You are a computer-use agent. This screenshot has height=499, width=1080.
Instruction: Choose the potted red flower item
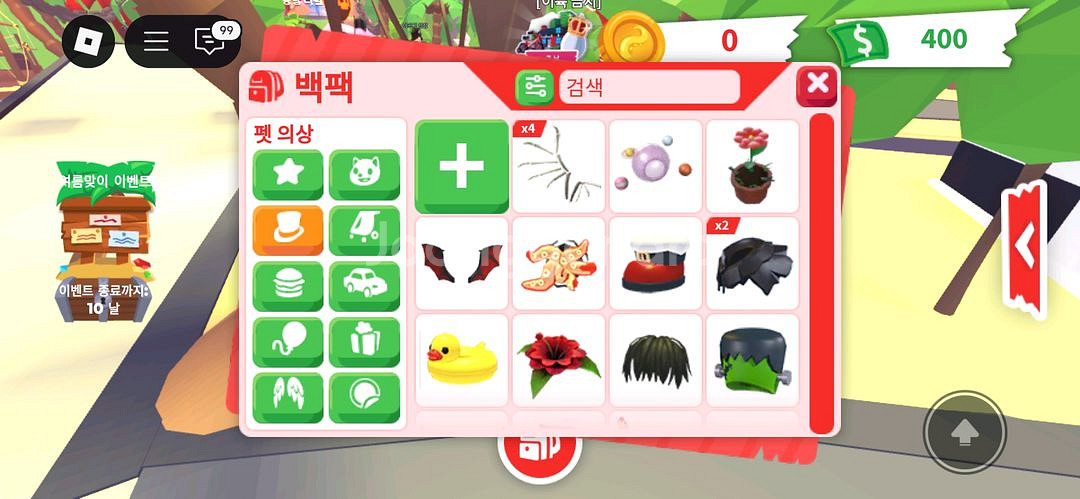[x=752, y=166]
